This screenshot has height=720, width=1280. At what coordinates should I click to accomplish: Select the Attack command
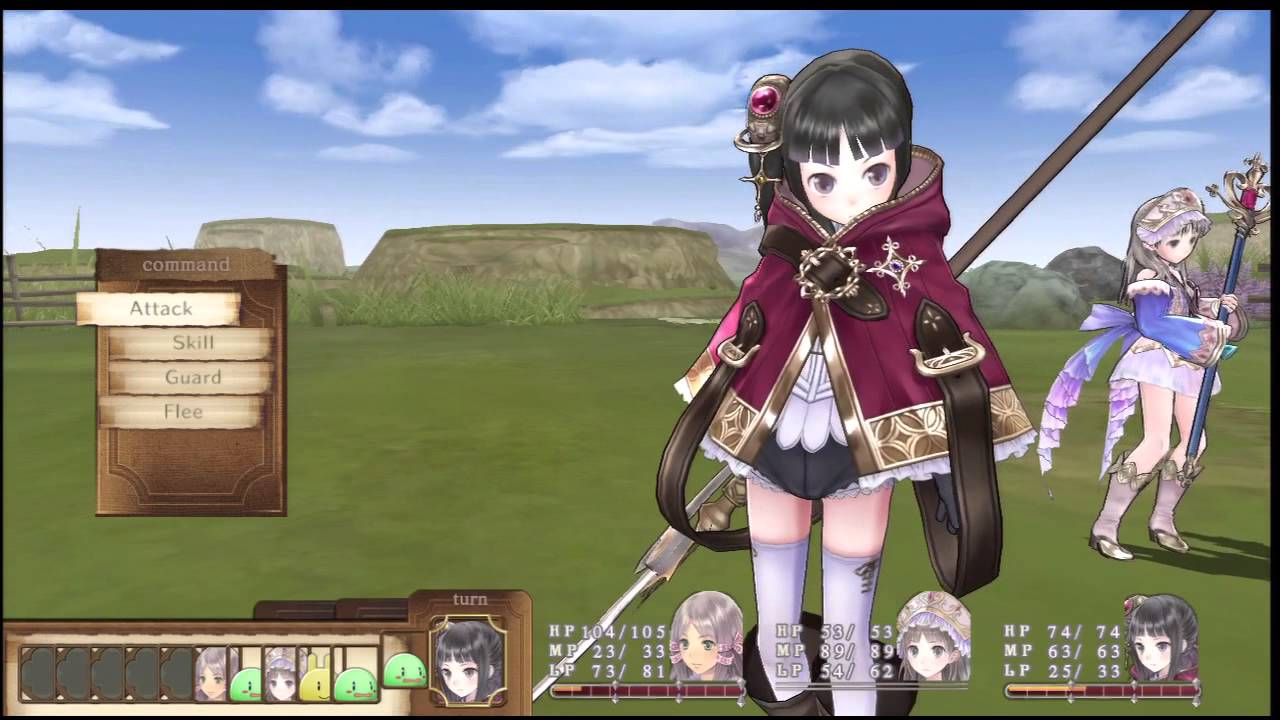tap(160, 309)
